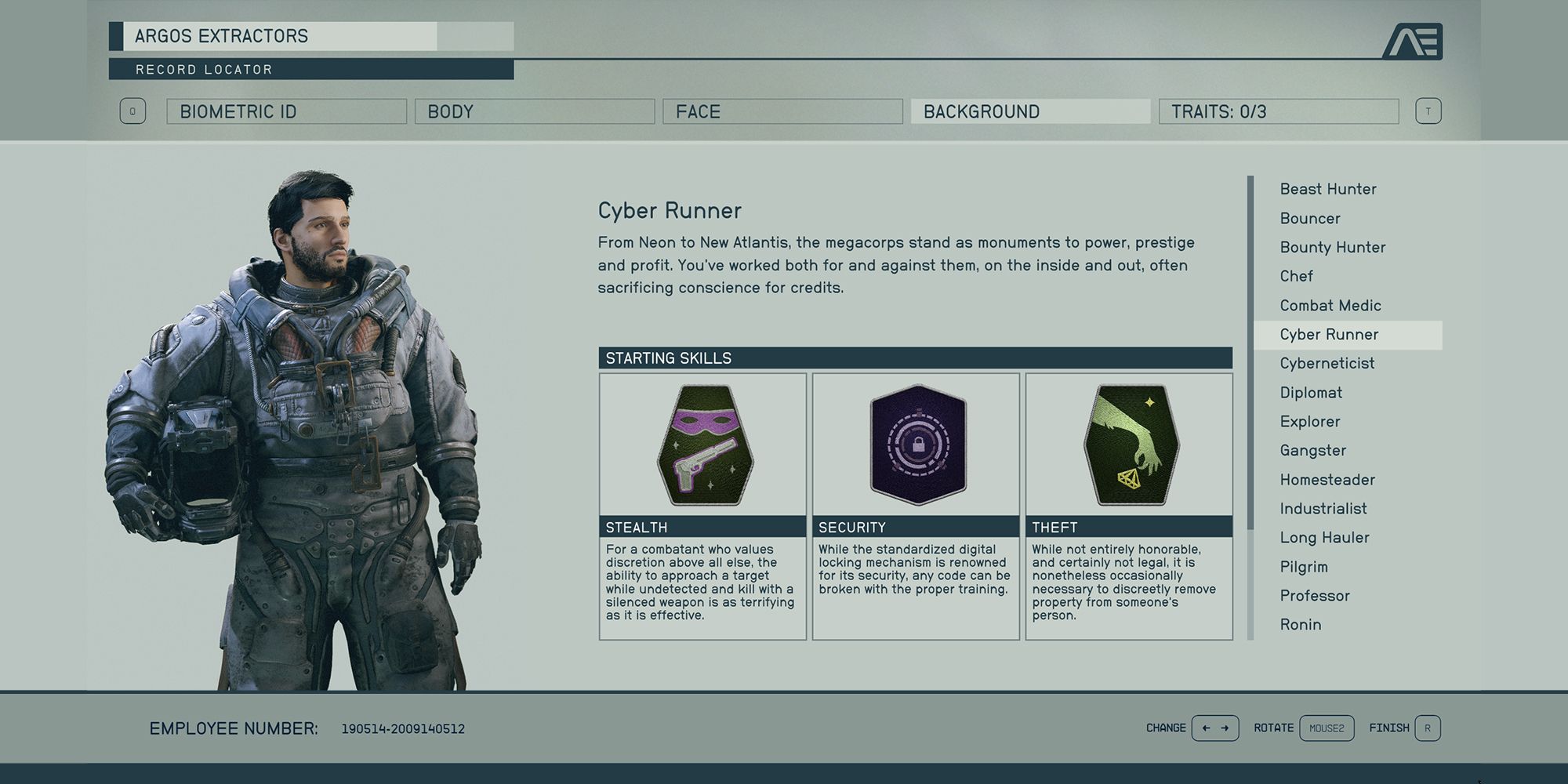Viewport: 1568px width, 784px height.
Task: Pick the Gangster background
Action: point(1313,451)
